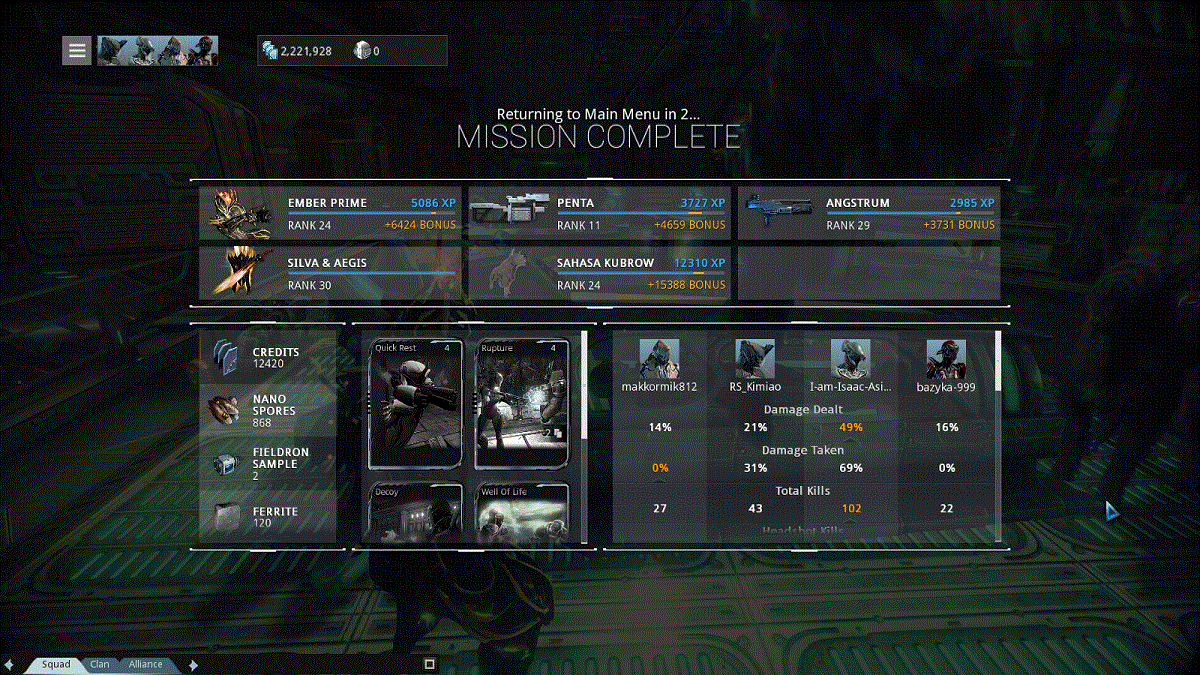Select the Quick Rest mod card
This screenshot has height=675, width=1200.
416,404
